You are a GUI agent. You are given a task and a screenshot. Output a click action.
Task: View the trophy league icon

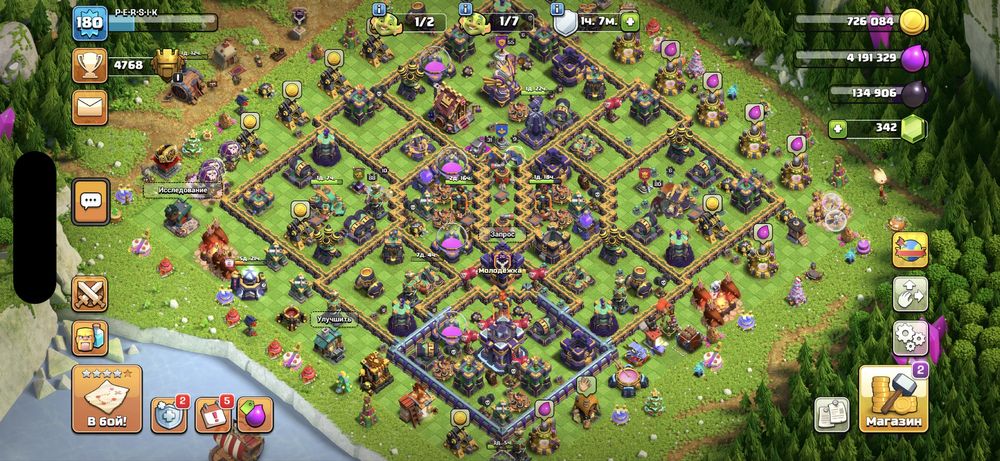[x=89, y=66]
